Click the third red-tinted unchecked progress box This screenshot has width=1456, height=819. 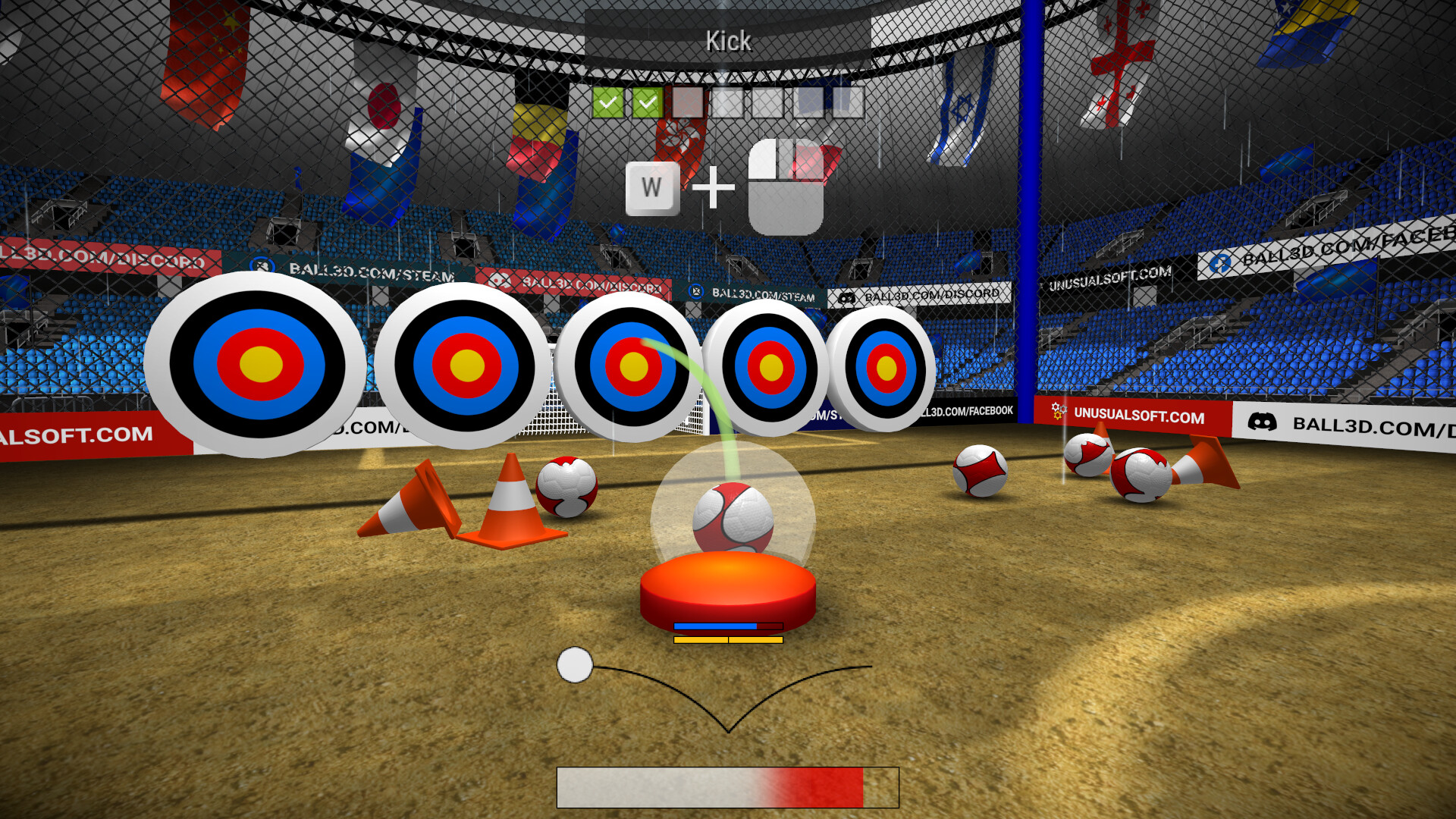pyautogui.click(x=687, y=102)
